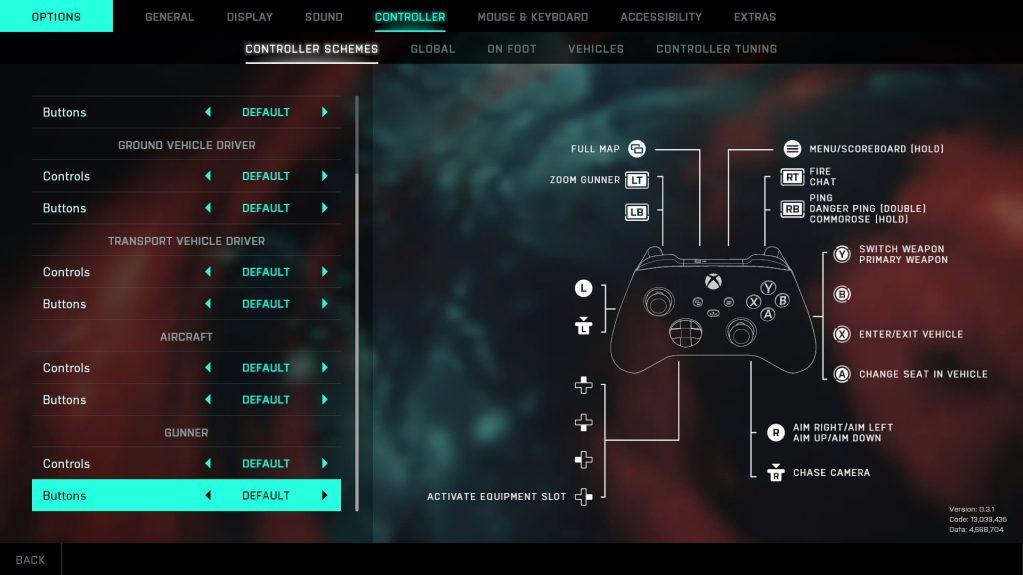
Task: Click right arrow on highlighted Gunner Buttons row
Action: (325, 496)
